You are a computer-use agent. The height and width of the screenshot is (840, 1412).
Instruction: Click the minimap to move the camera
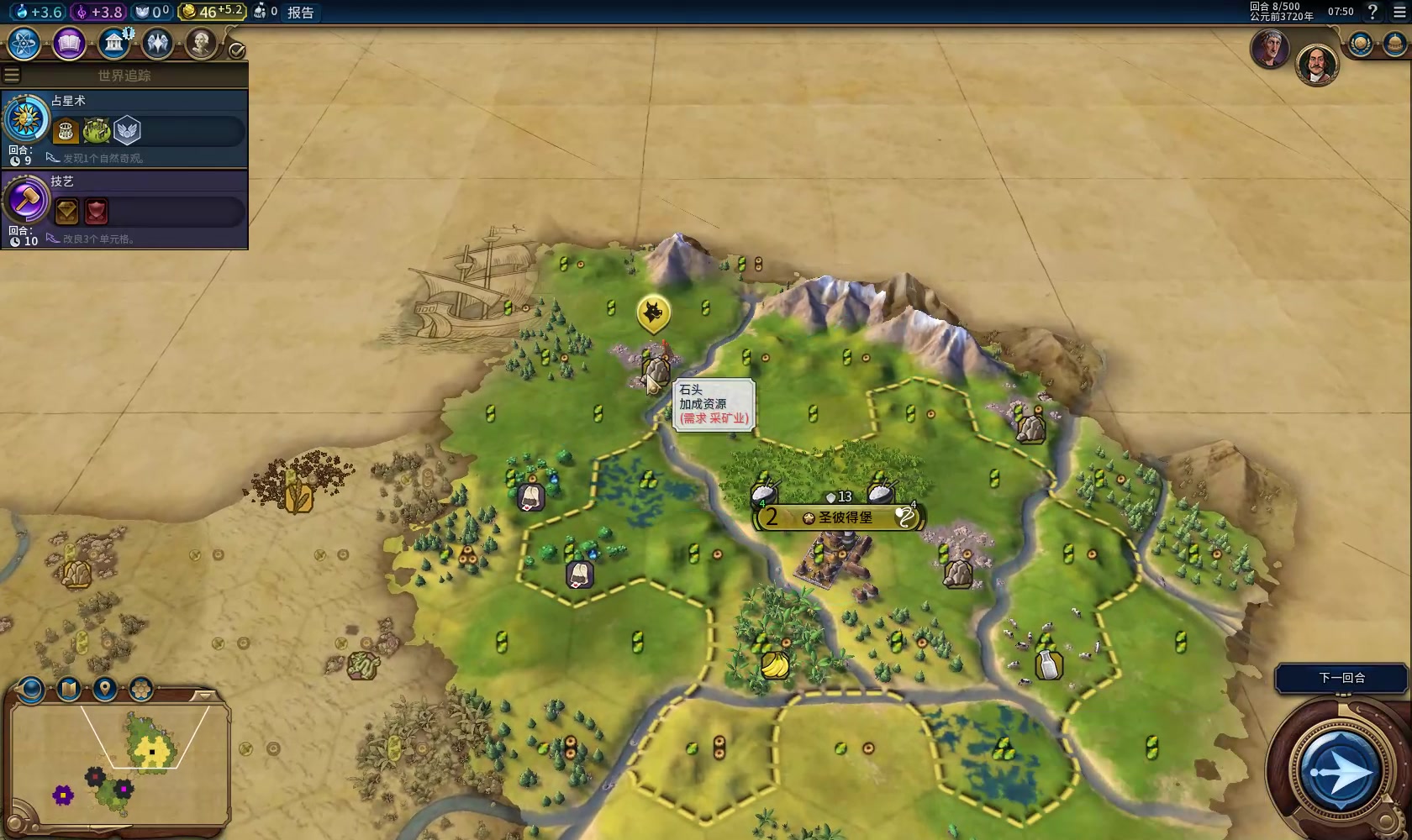coord(118,764)
